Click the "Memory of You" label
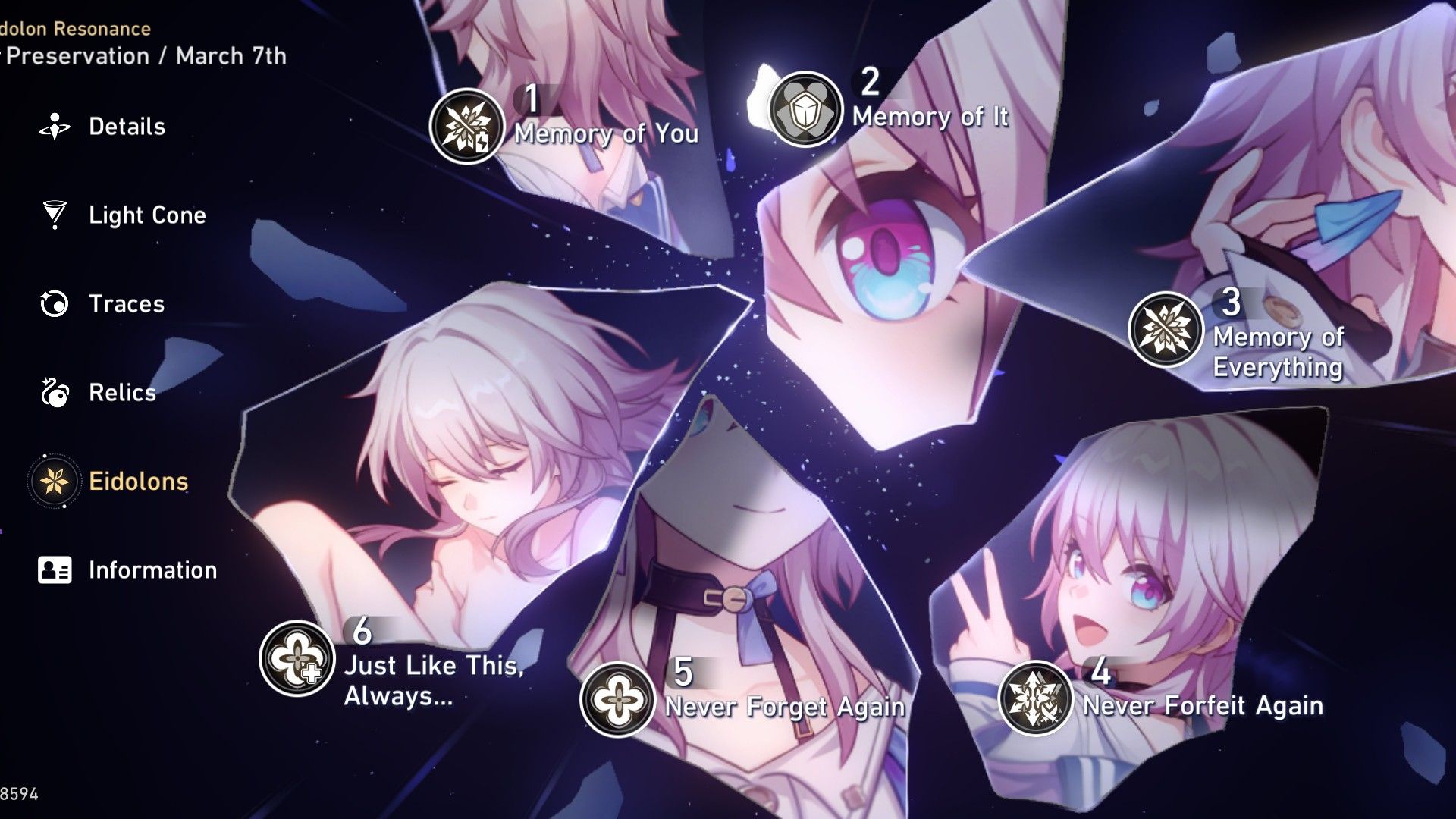 [607, 135]
